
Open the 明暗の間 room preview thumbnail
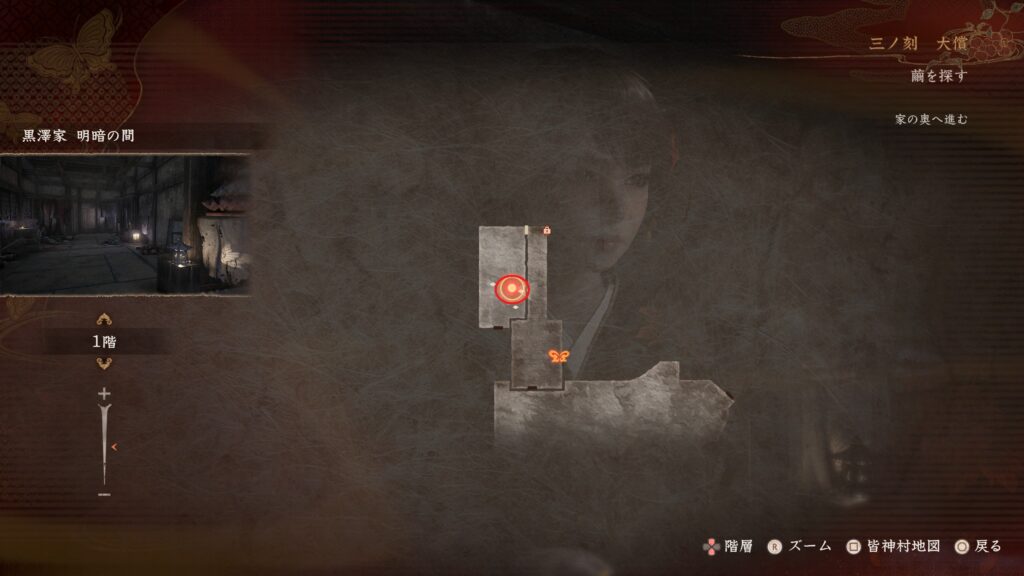coord(125,224)
